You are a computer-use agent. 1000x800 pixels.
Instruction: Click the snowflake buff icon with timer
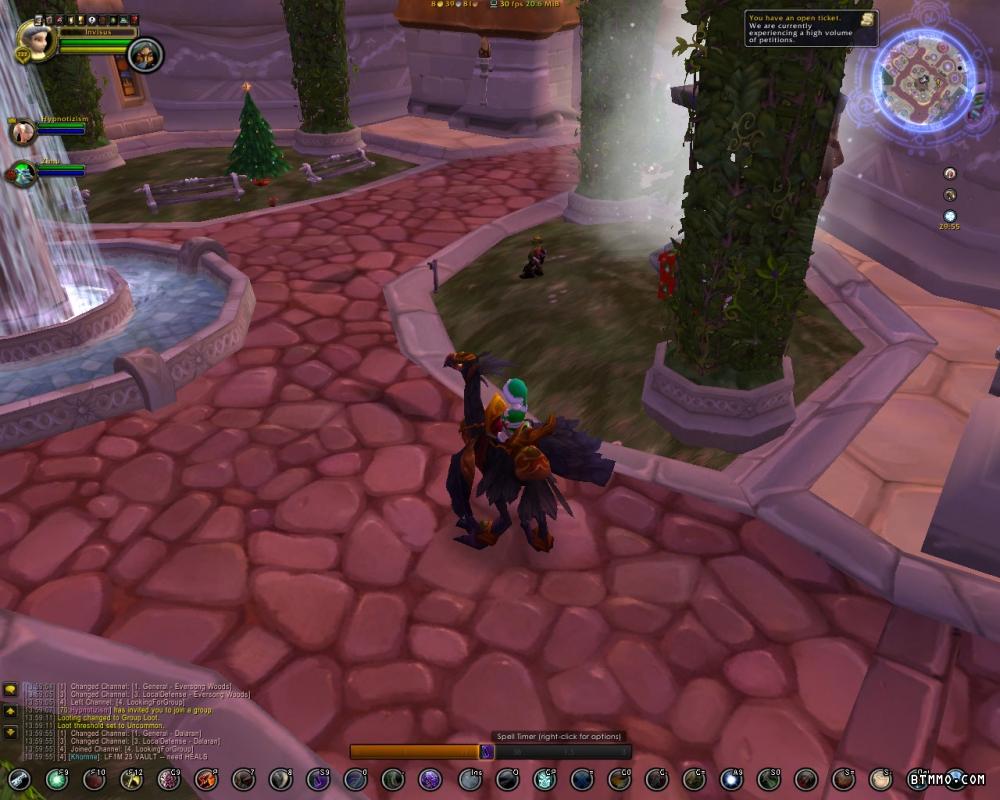(949, 215)
